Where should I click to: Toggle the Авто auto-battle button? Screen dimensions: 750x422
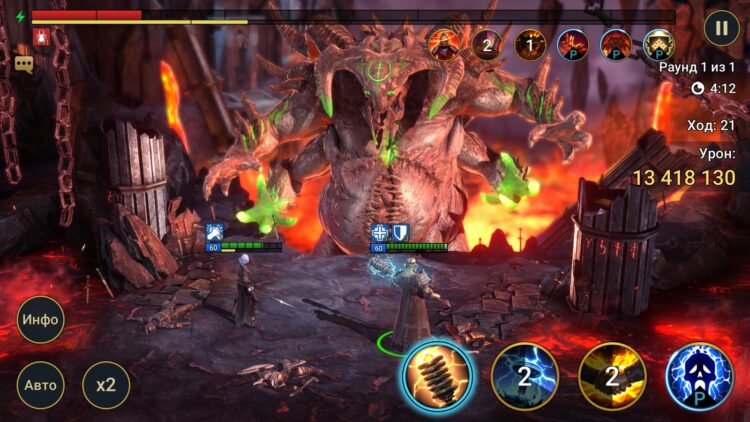pos(41,384)
